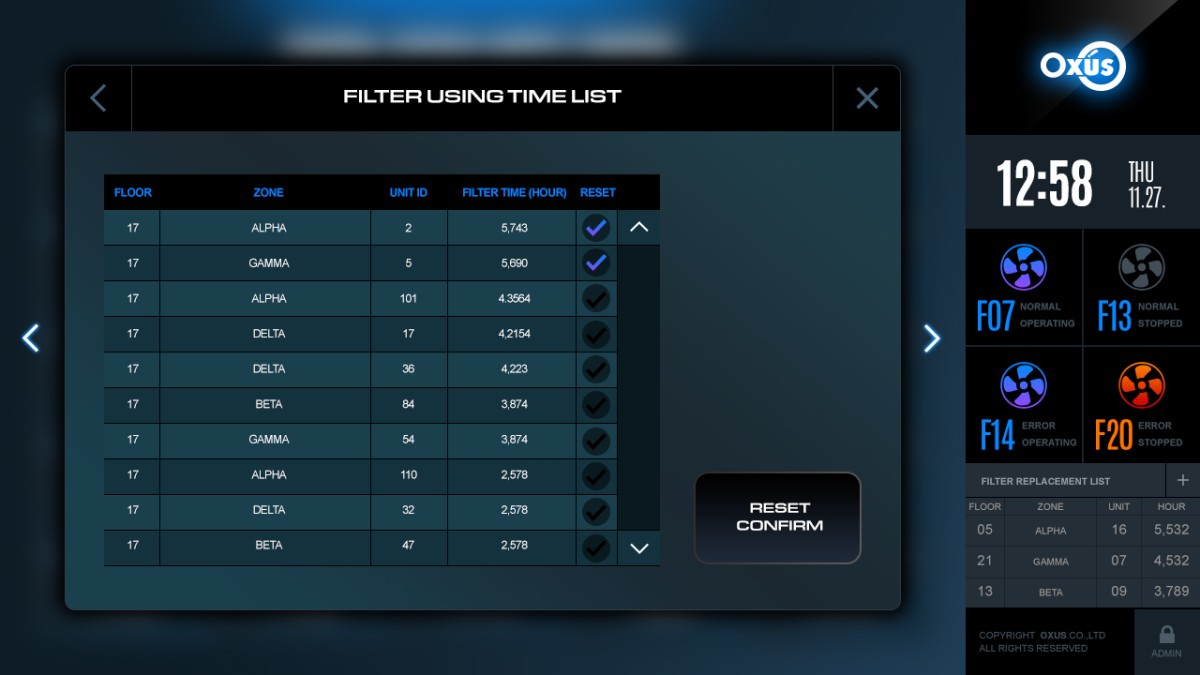Add to the filter replacement list
This screenshot has width=1200, height=675.
click(1183, 480)
